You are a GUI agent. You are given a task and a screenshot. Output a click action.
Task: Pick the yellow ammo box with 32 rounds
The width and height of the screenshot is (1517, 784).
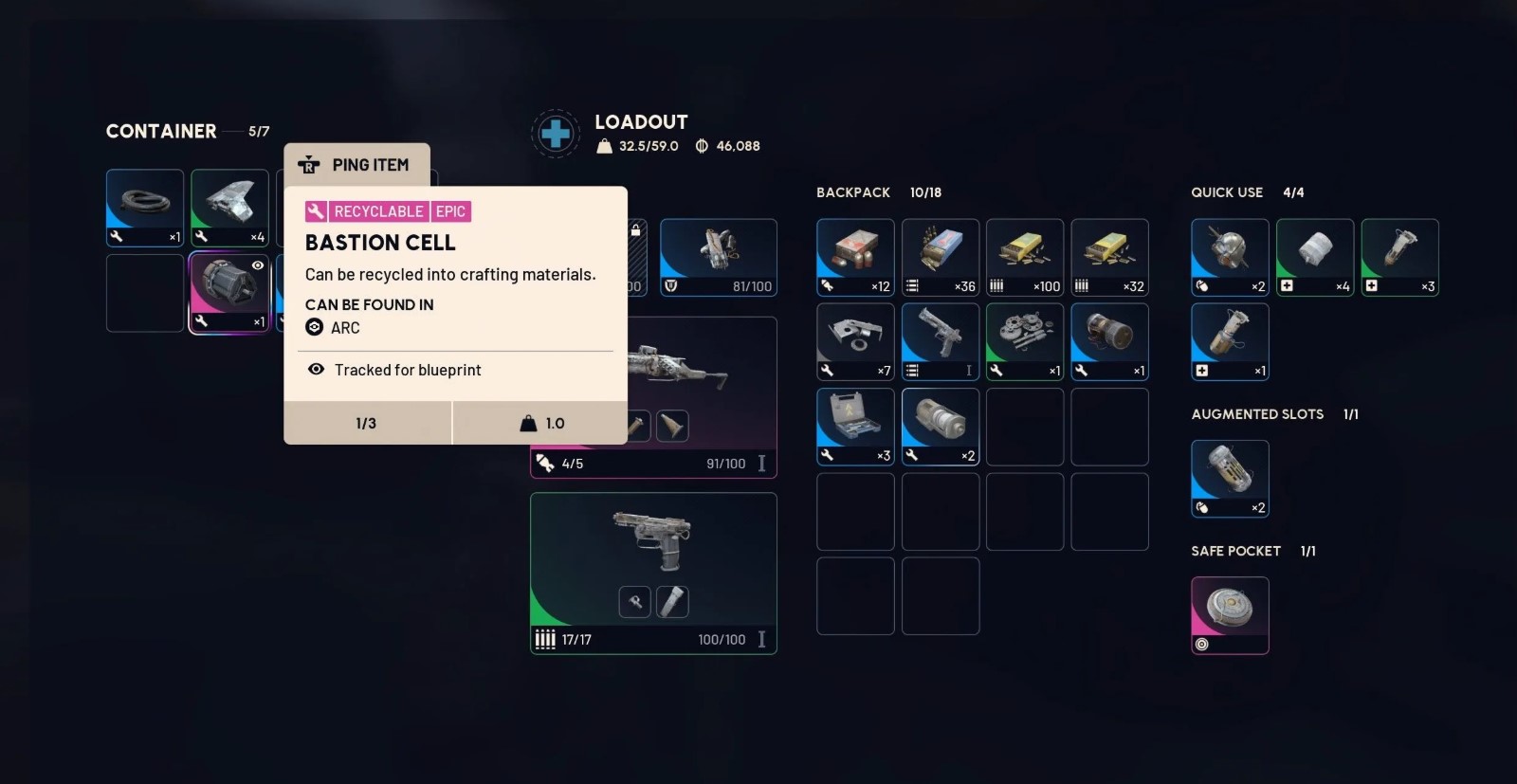1109,257
